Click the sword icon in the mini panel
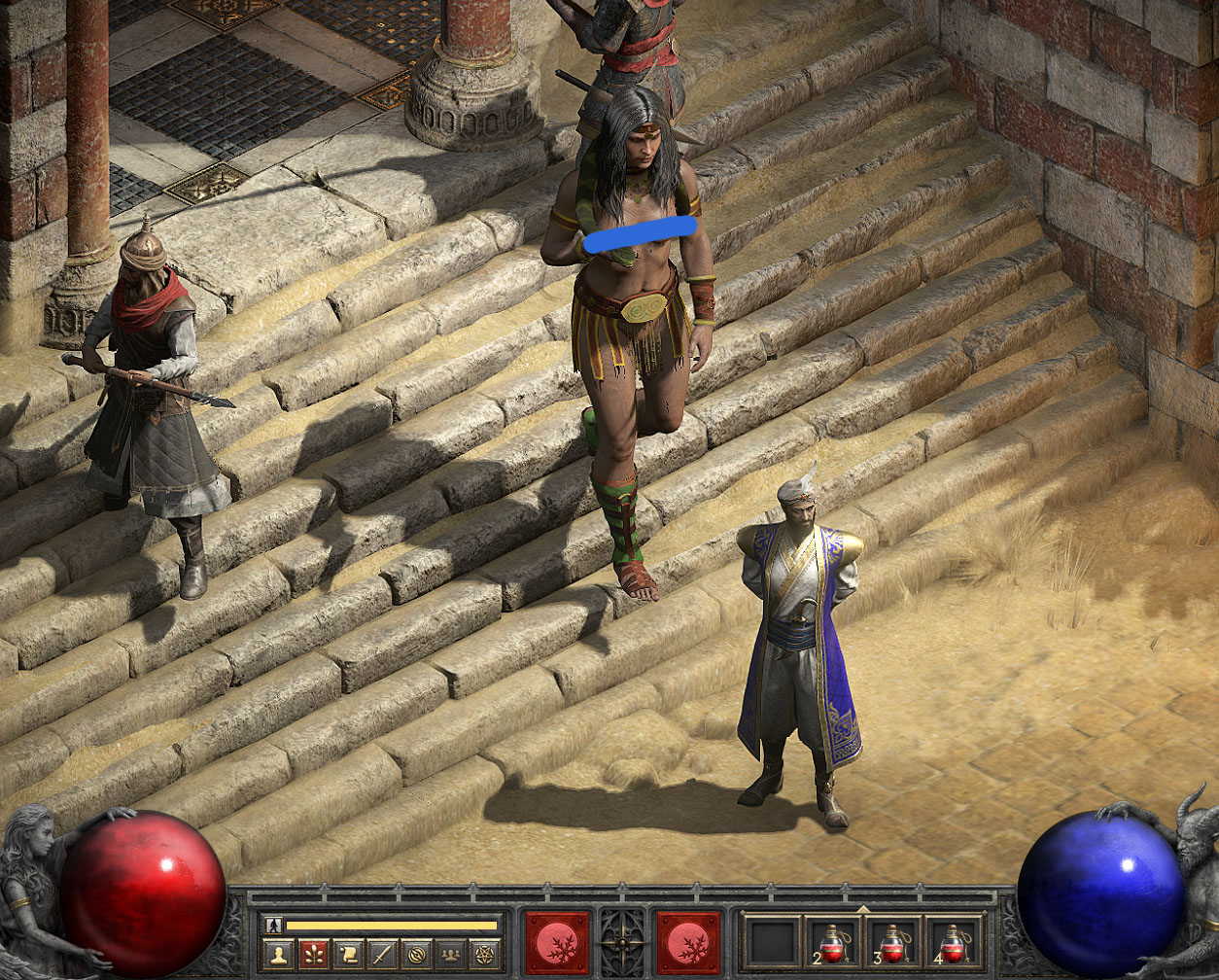 [380, 955]
